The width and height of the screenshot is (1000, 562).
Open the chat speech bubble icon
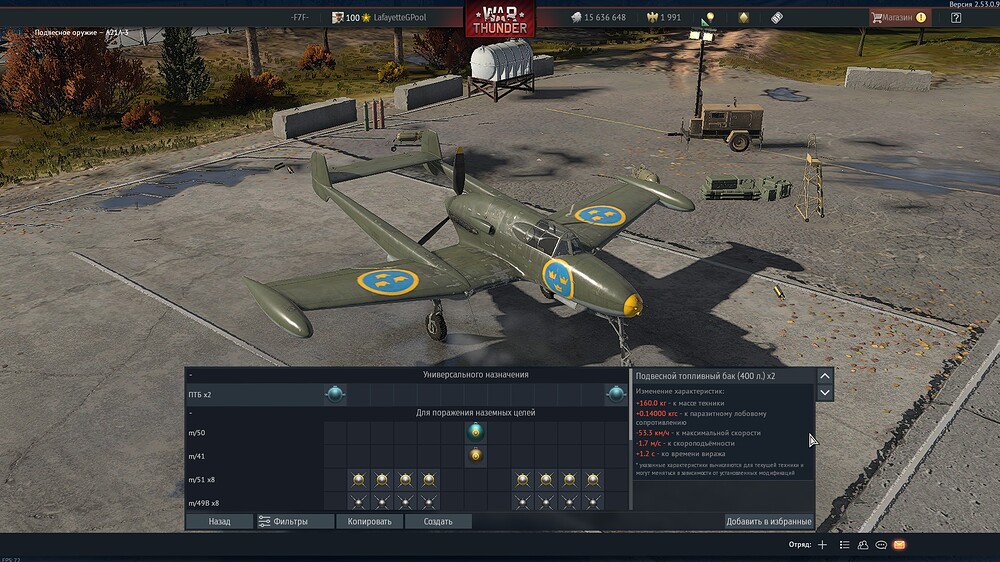click(881, 545)
